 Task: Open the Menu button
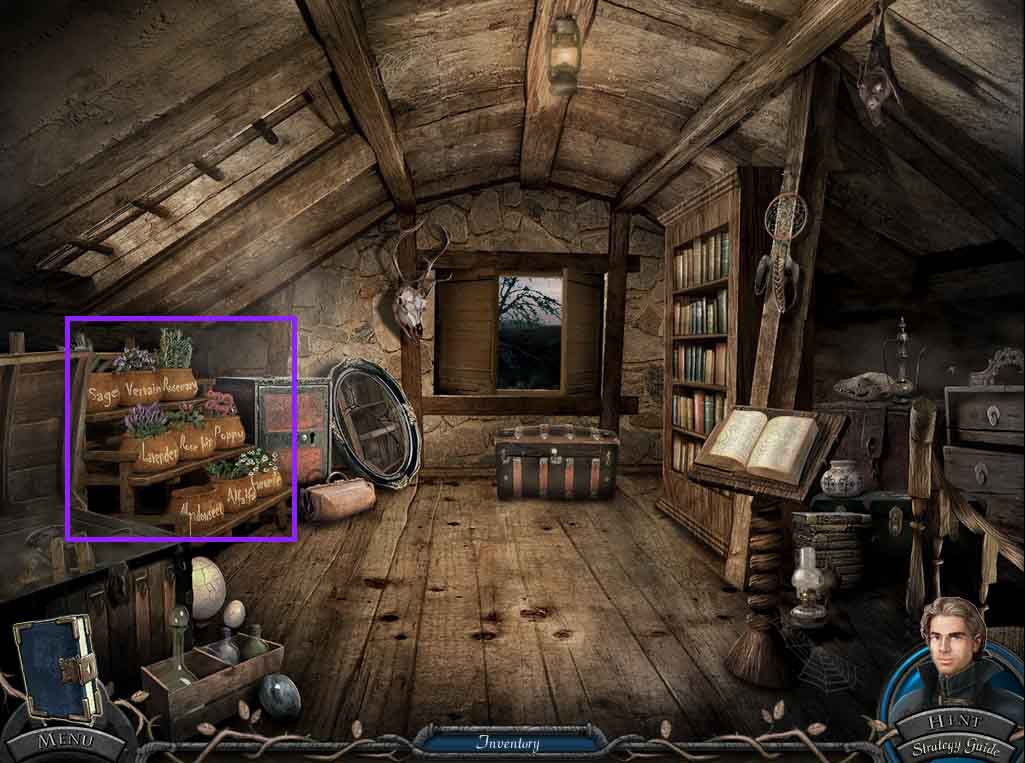tap(66, 741)
